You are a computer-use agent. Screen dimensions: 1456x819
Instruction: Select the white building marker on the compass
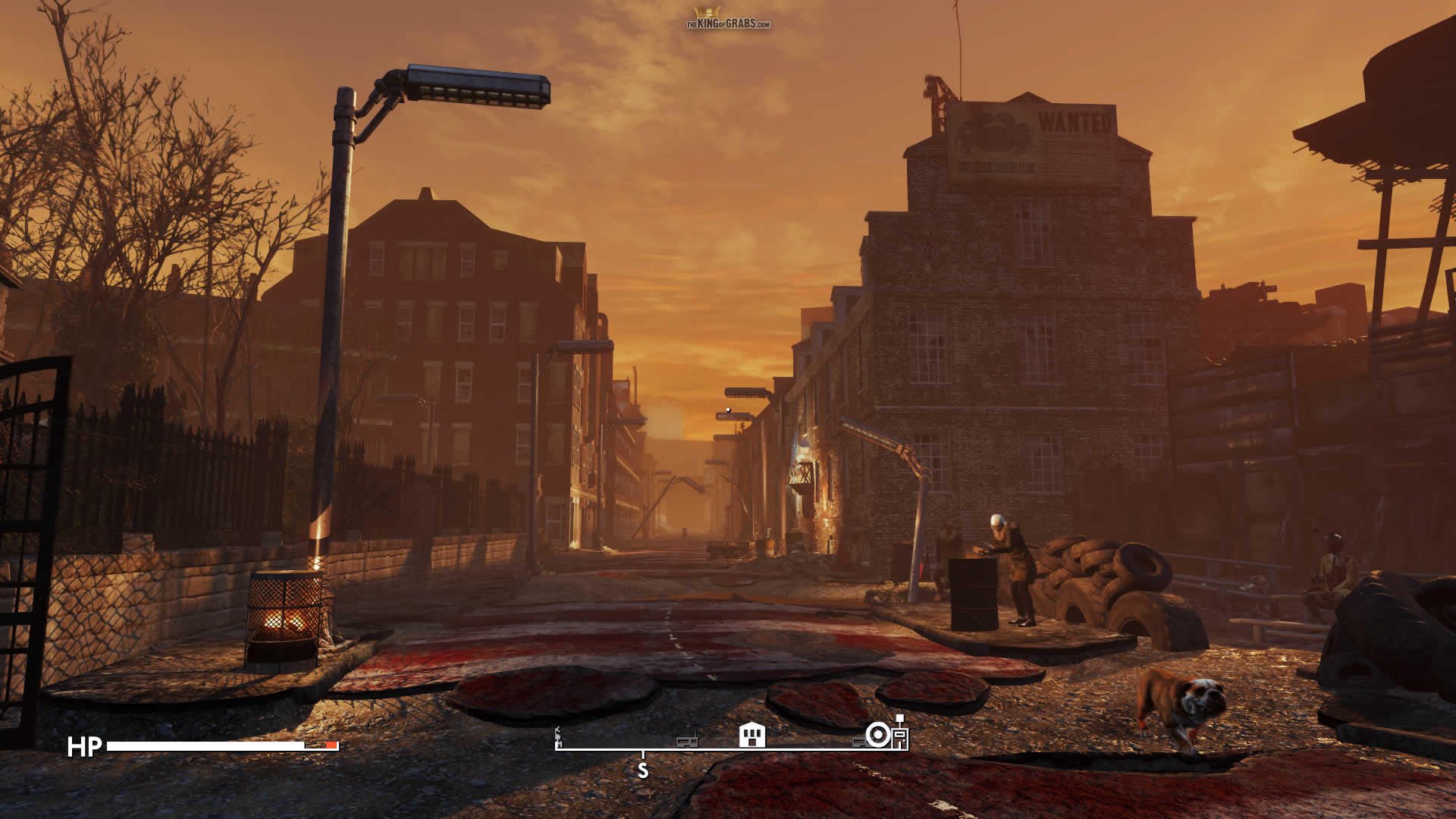tap(752, 735)
